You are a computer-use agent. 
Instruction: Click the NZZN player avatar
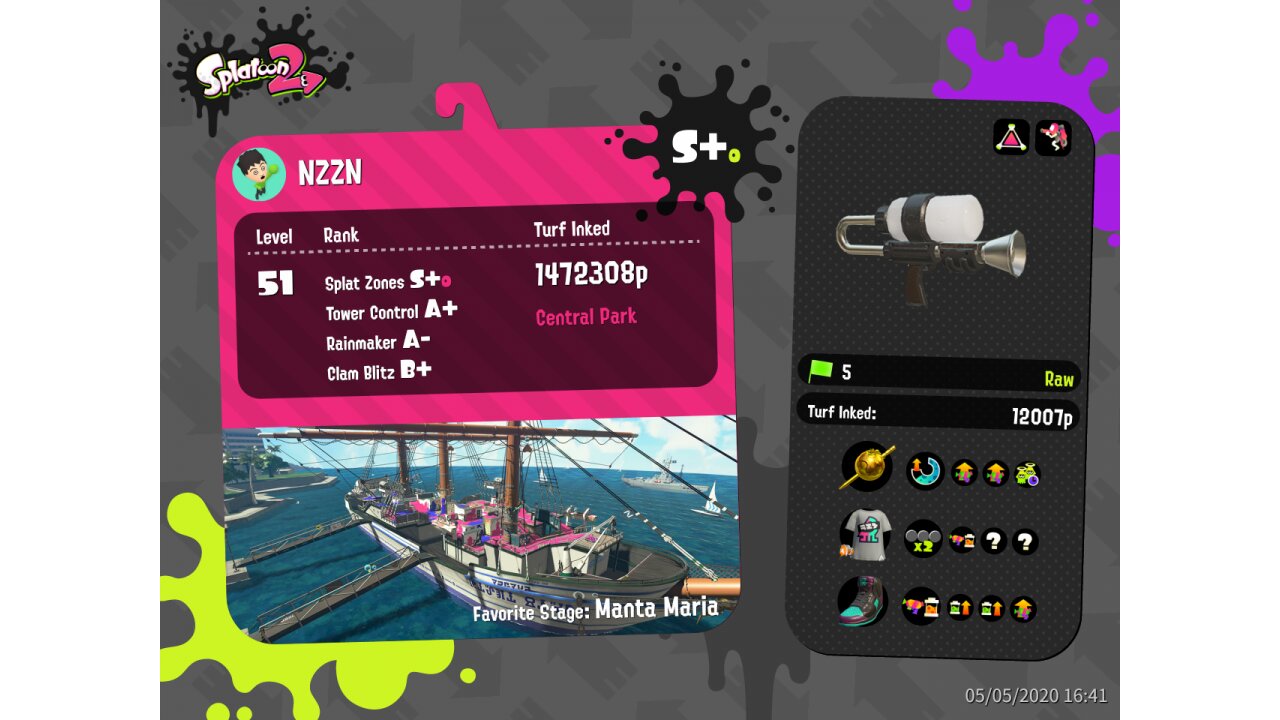click(x=259, y=175)
